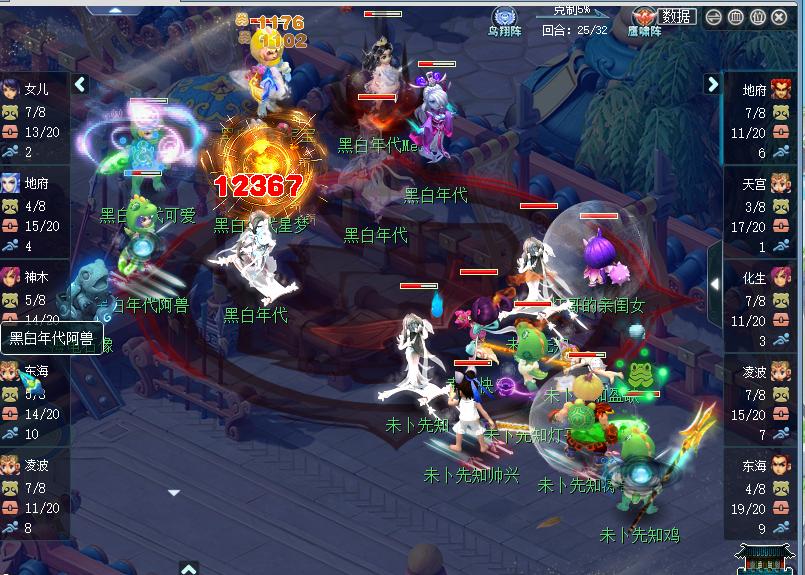Close the battle view with the X button
This screenshot has height=575, width=805.
(781, 17)
